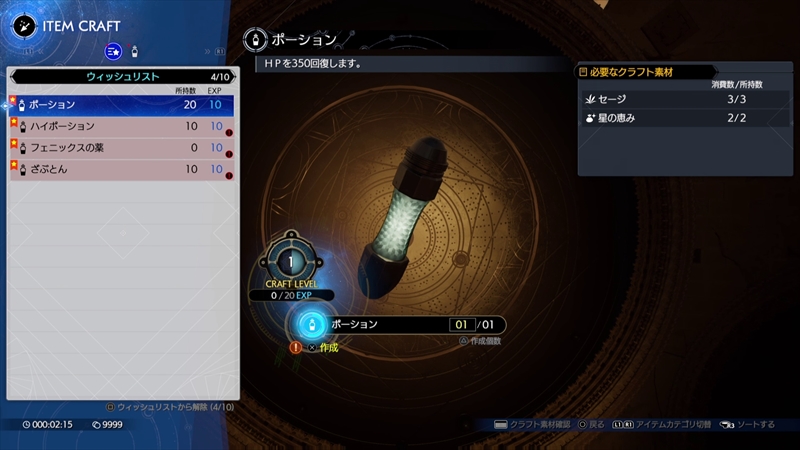Switch to the wishlist star category tab
Image resolution: width=800 pixels, height=450 pixels.
[x=113, y=50]
